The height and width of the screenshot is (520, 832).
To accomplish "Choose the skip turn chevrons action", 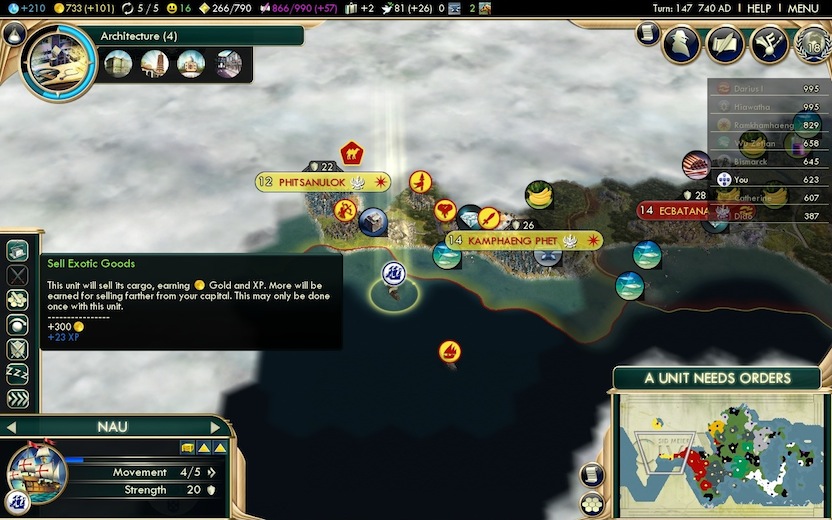I will [x=17, y=399].
